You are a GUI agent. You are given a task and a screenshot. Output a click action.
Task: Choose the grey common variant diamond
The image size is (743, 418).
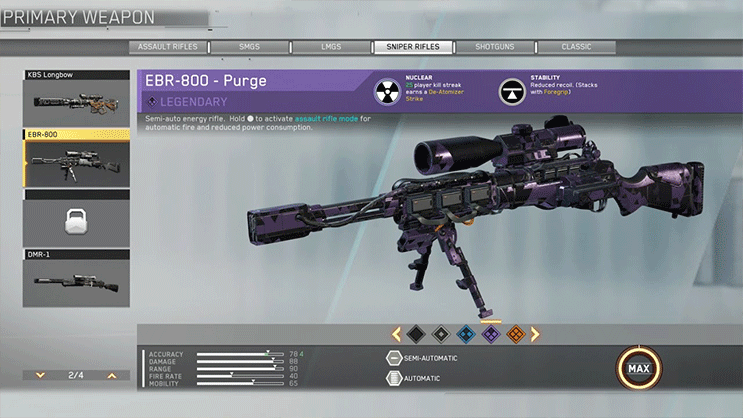pos(441,334)
